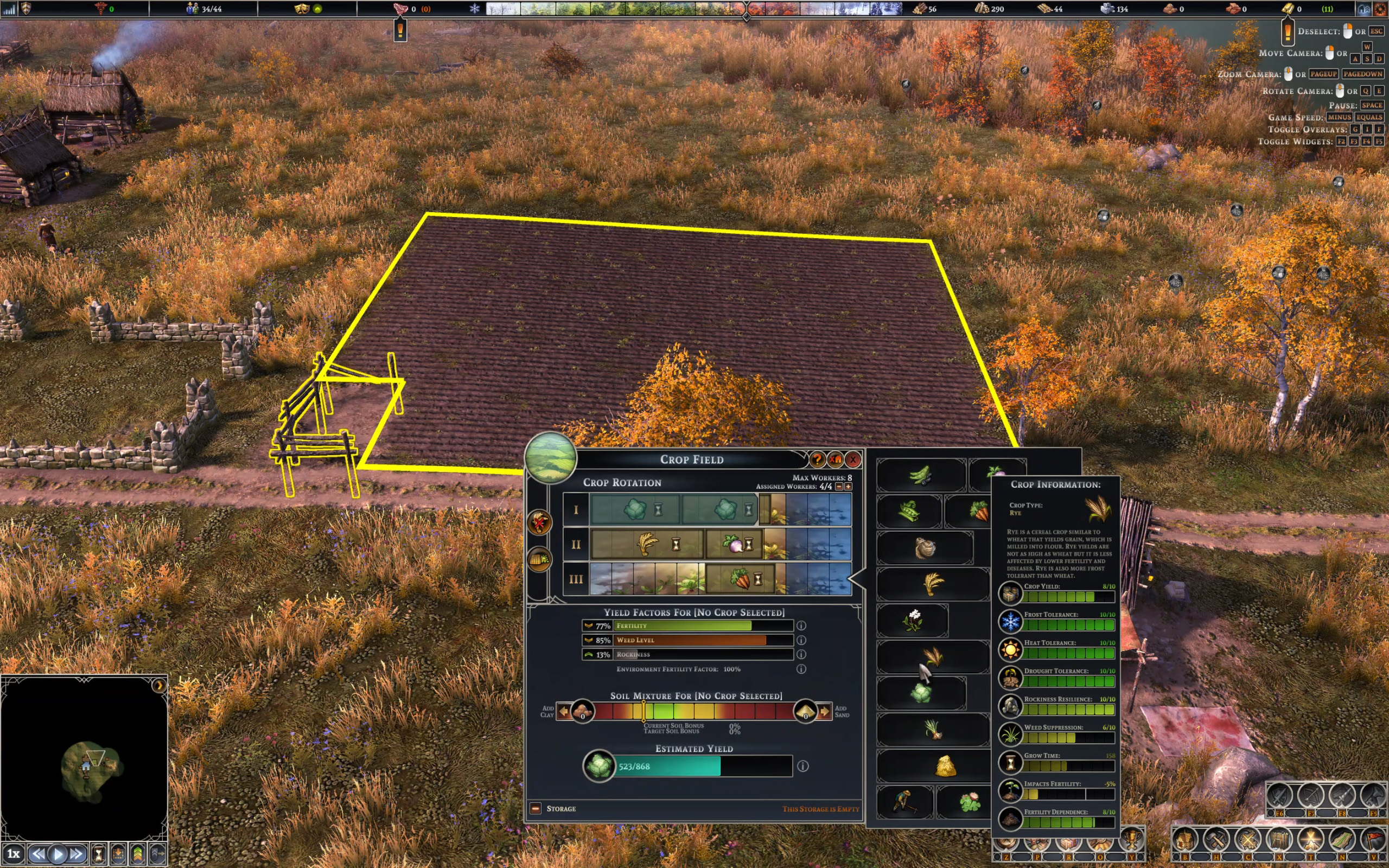Show the Fertility info tooltip icon

tap(801, 626)
